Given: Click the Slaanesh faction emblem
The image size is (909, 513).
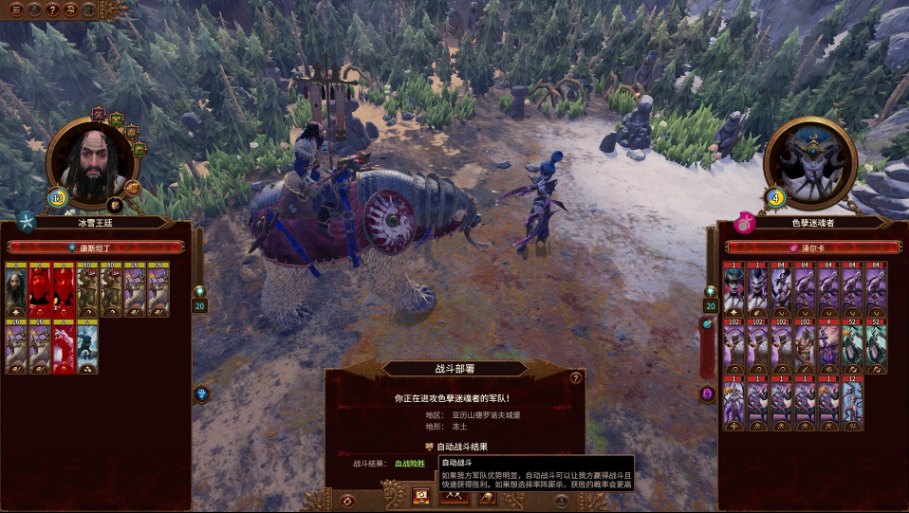Looking at the screenshot, I should point(743,221).
